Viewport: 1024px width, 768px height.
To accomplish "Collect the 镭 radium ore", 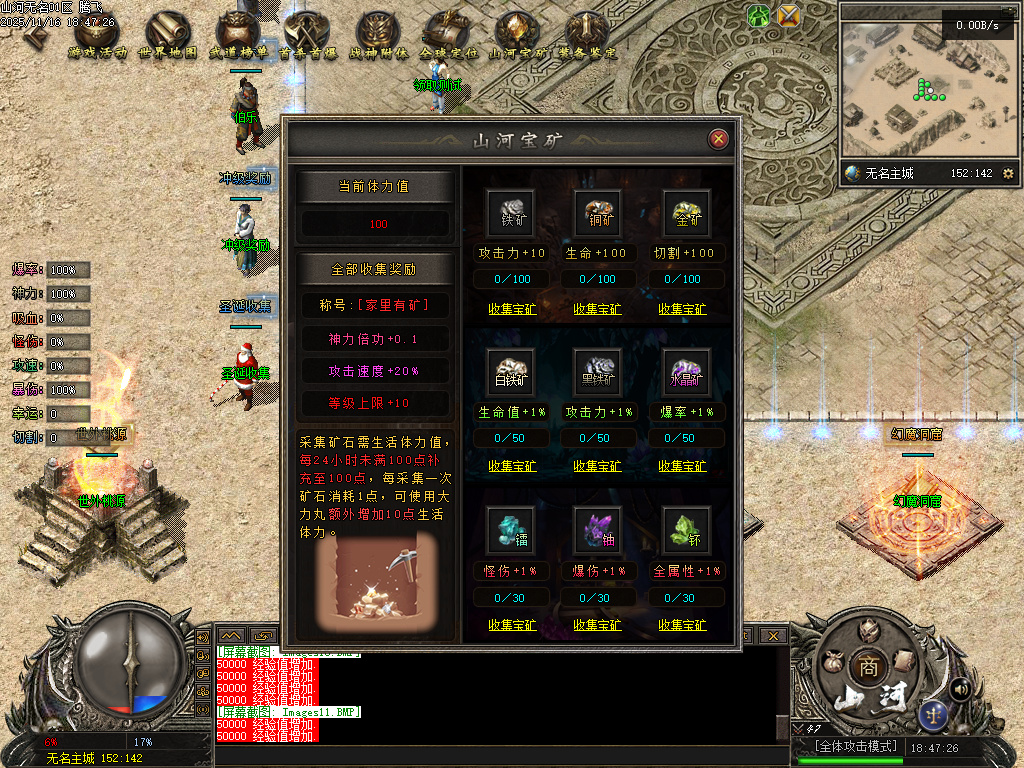I will 512,625.
